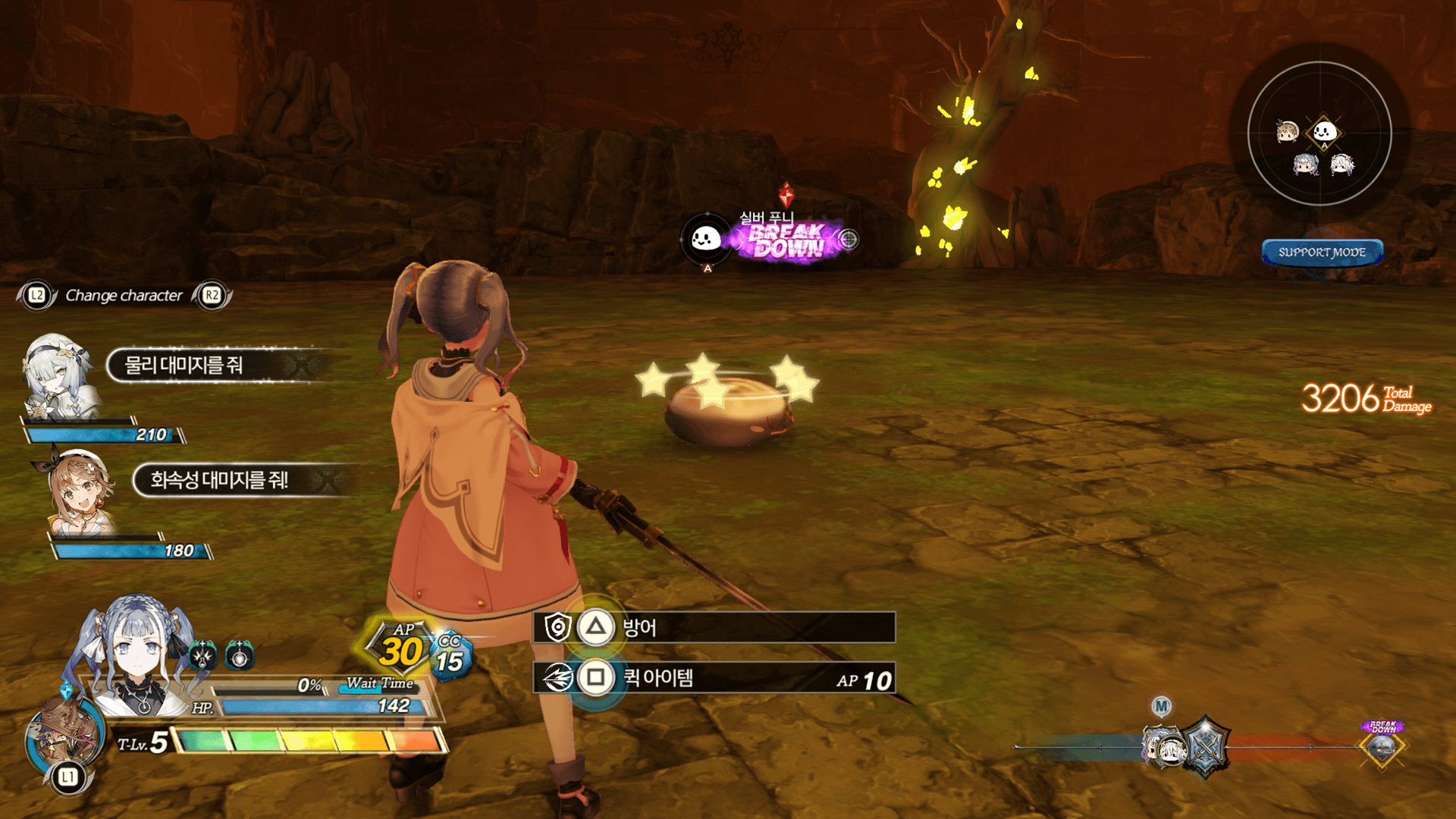1456x819 pixels.
Task: Choose the 퀵 아이템 quick item command
Action: (x=713, y=678)
